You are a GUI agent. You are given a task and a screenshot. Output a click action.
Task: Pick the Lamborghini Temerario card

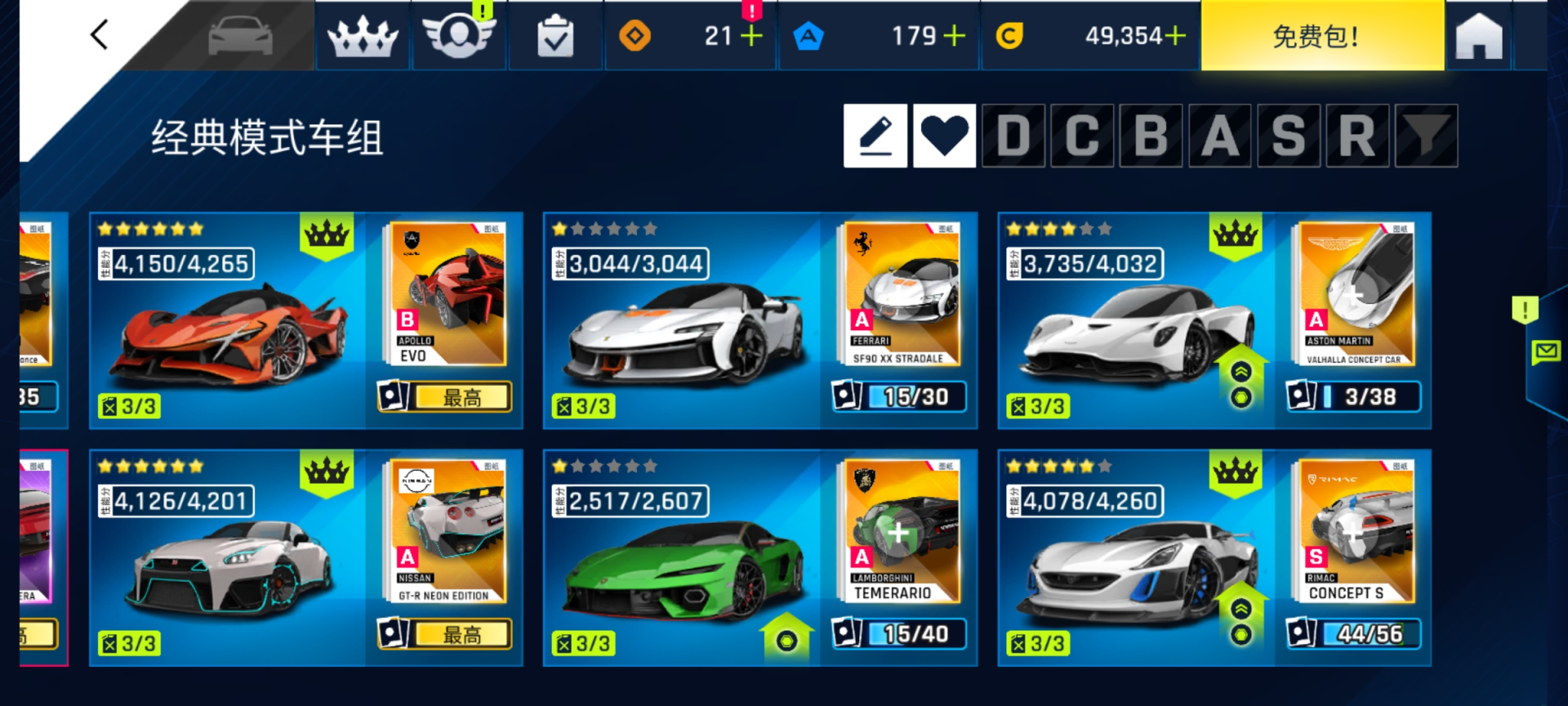point(759,557)
